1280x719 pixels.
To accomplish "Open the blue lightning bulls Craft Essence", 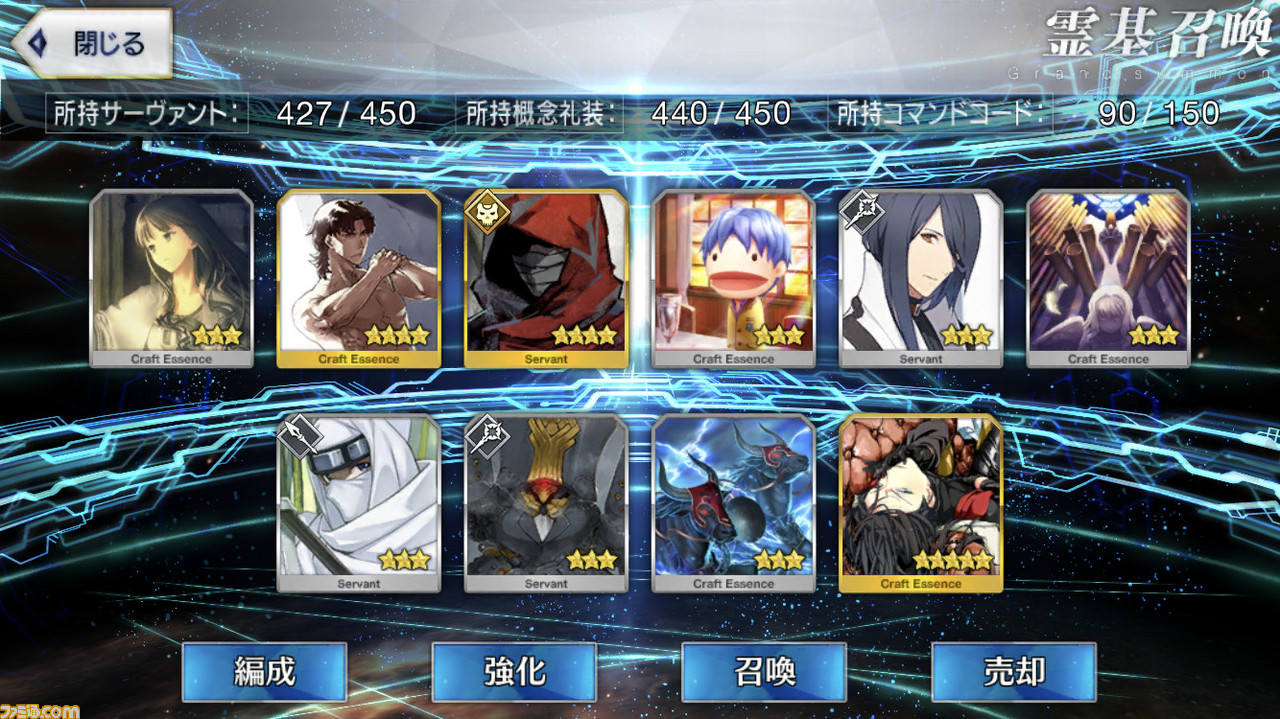I will click(x=733, y=502).
